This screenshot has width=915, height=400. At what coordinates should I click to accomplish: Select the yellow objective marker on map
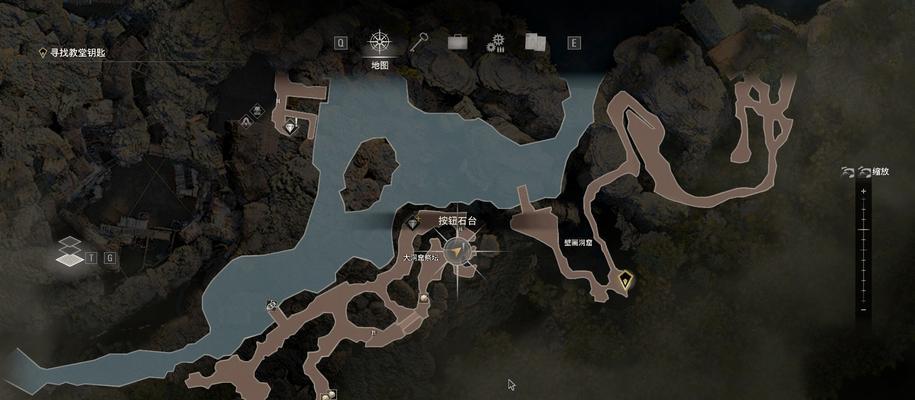click(626, 279)
